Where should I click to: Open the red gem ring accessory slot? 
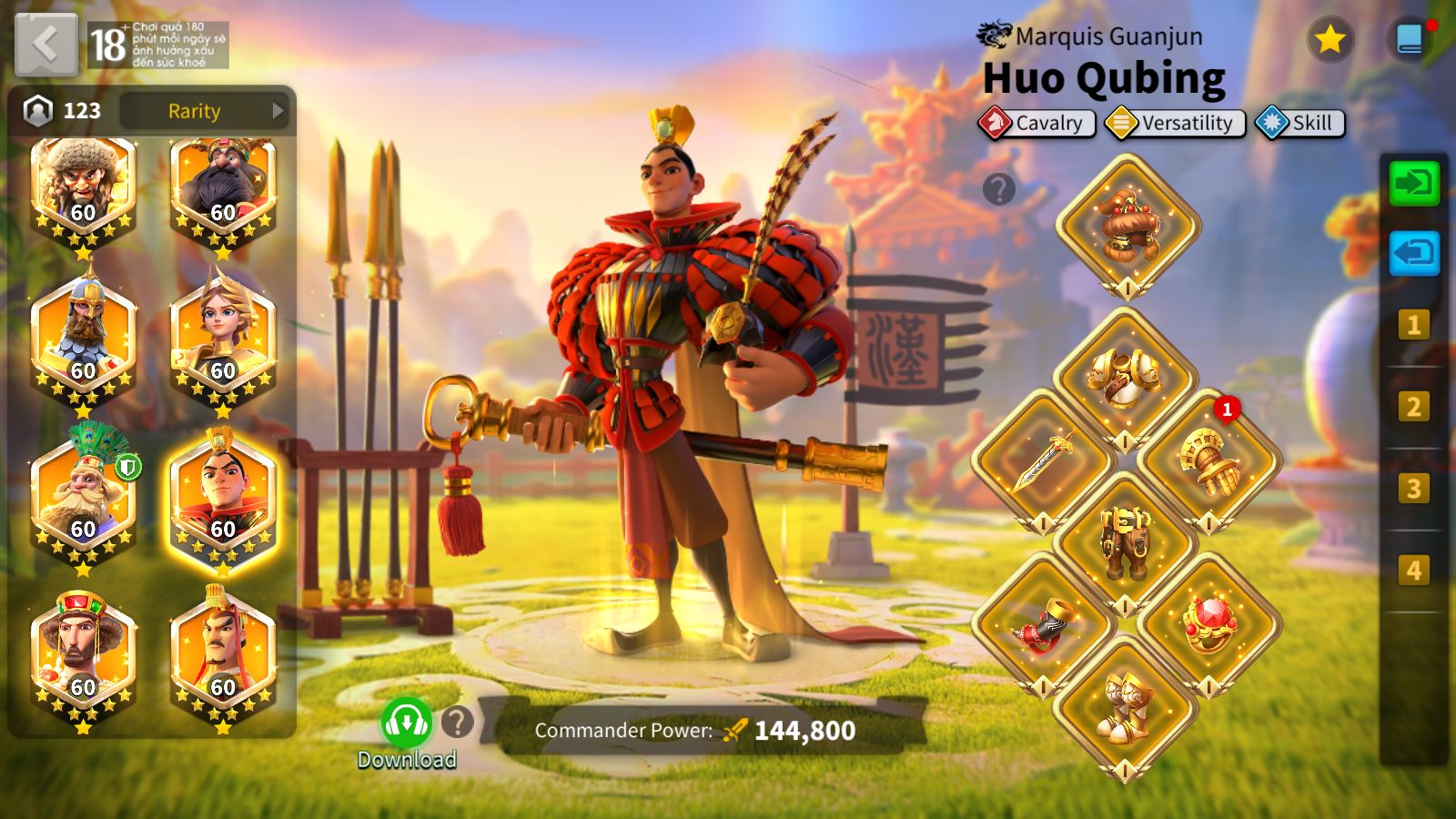(1209, 623)
